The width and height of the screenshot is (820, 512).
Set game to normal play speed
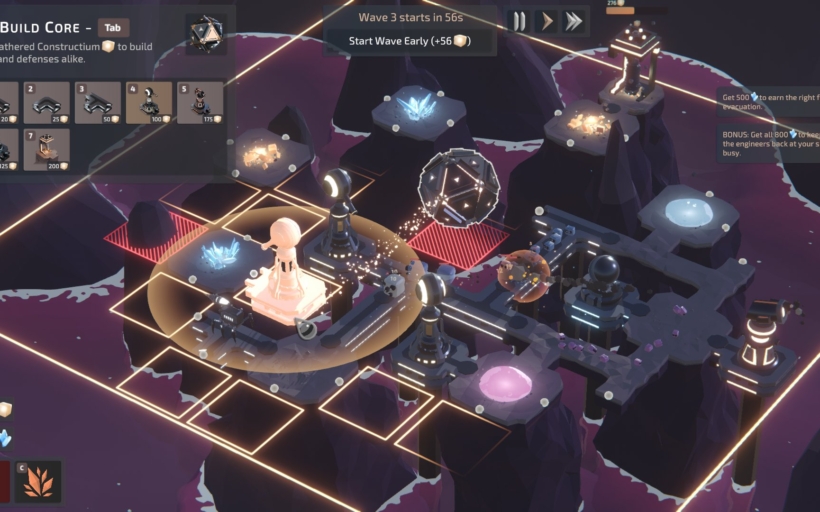click(546, 21)
